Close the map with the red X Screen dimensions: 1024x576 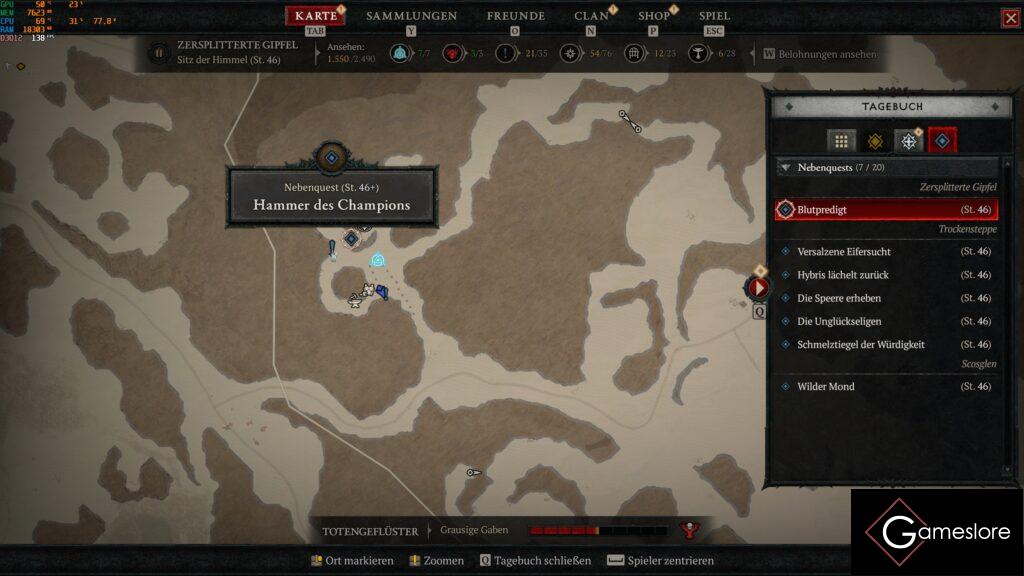pyautogui.click(x=1010, y=18)
